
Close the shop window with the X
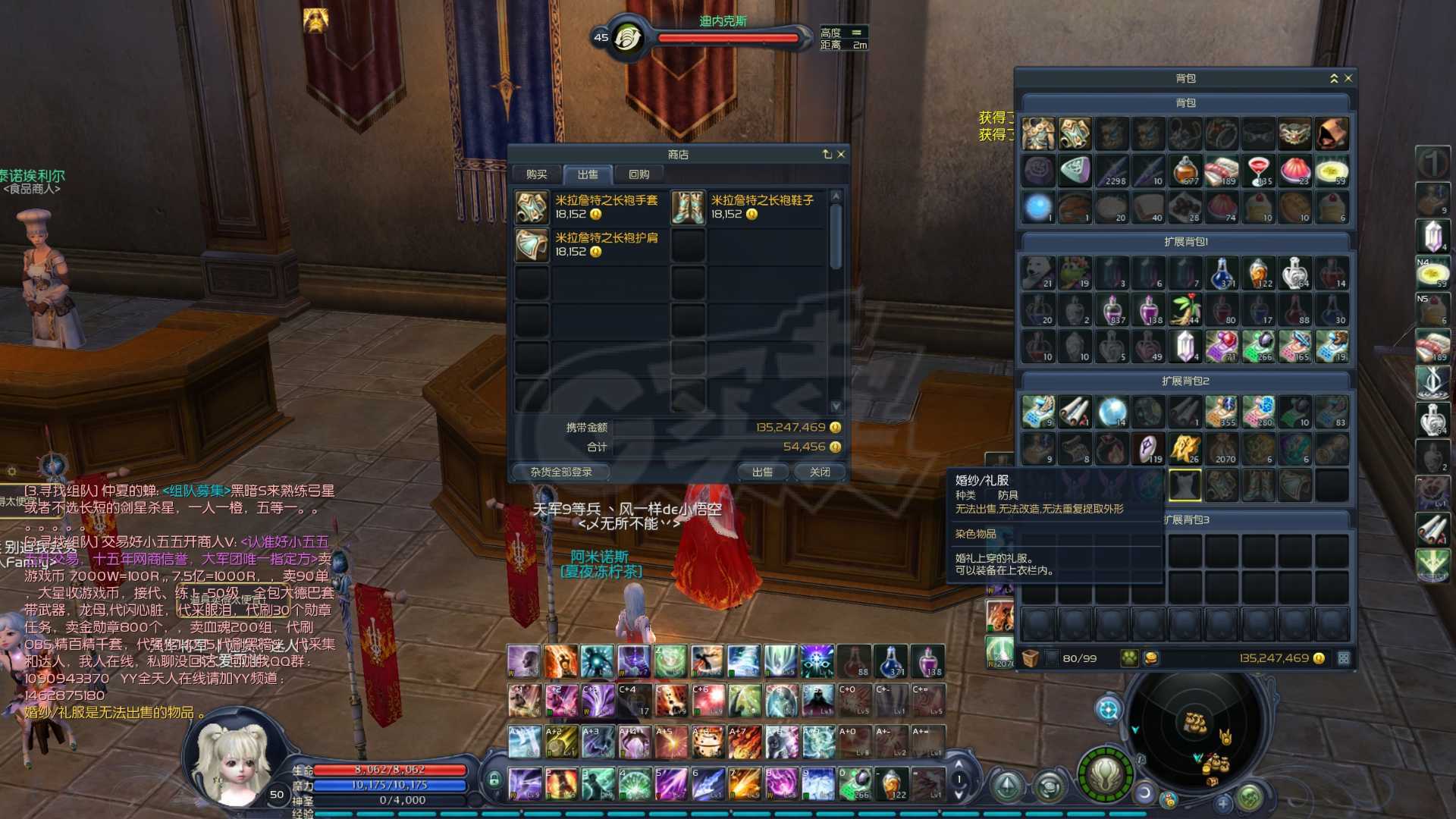coord(840,154)
